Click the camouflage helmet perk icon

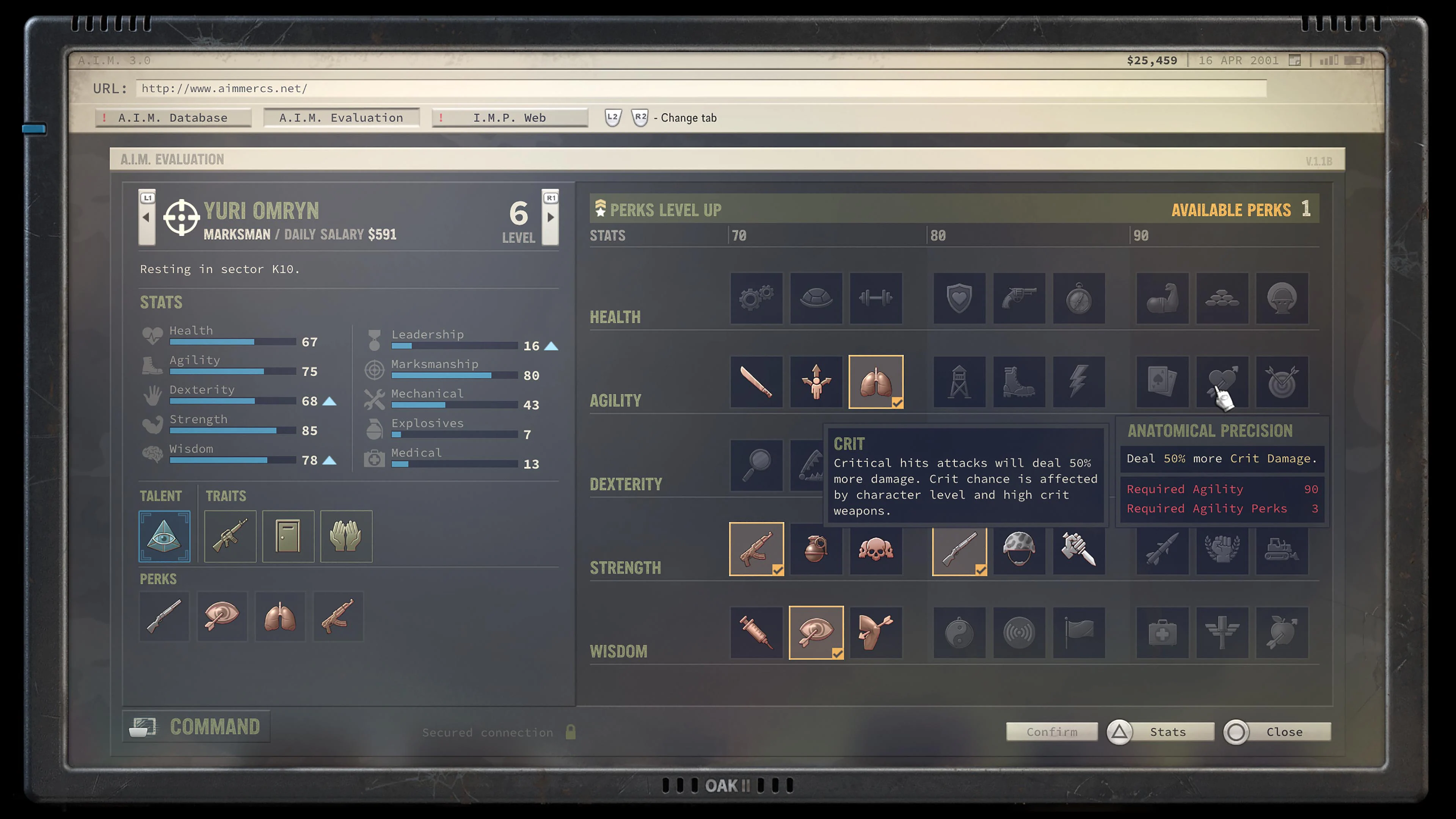1019,550
